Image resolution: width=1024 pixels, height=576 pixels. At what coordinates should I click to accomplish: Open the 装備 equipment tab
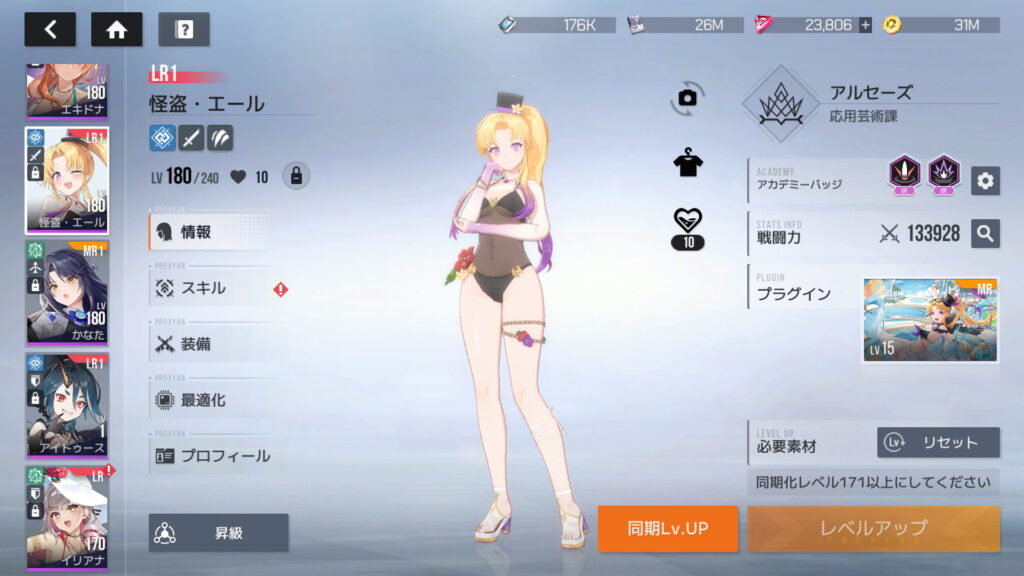click(215, 344)
